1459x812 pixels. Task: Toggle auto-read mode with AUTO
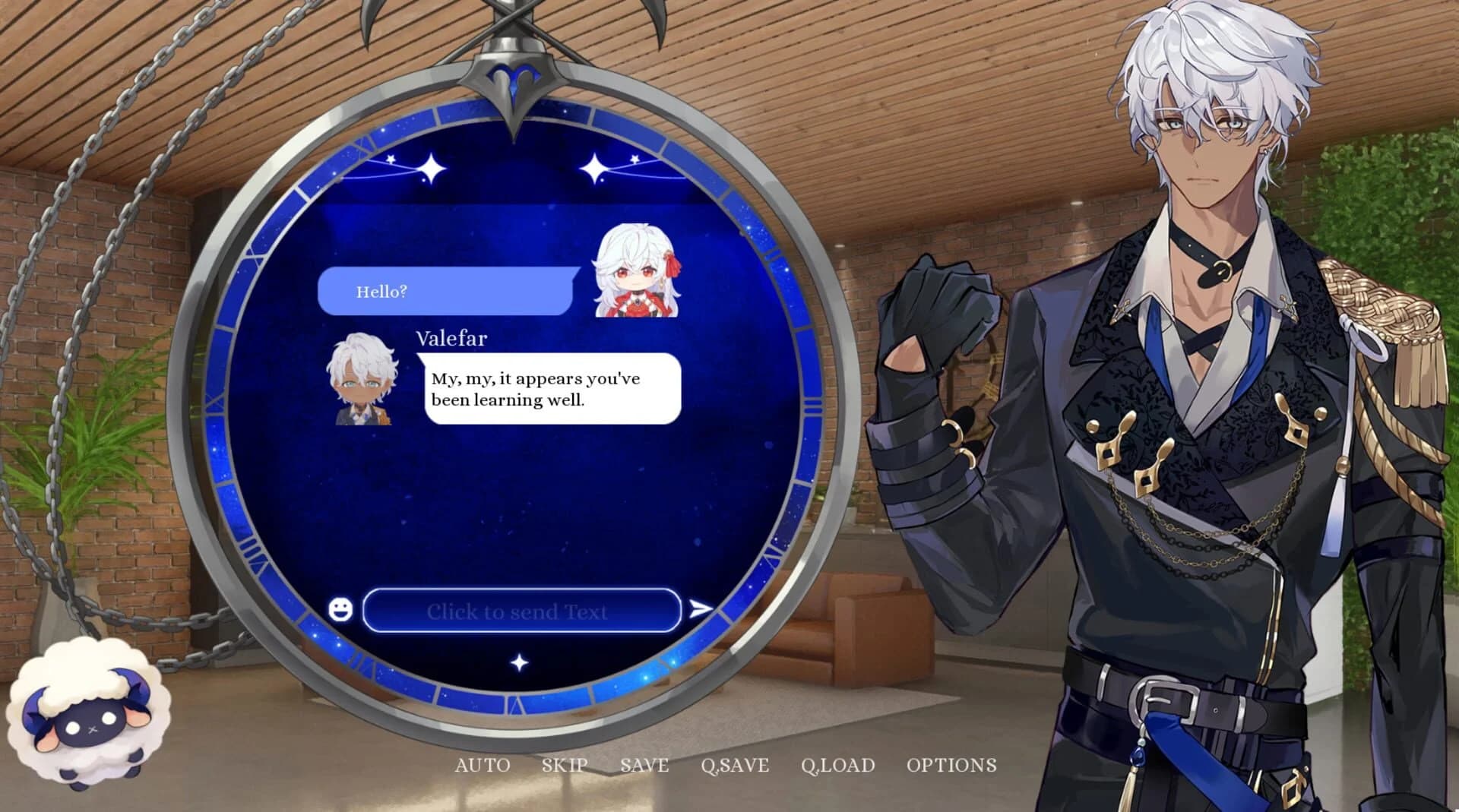coord(482,765)
